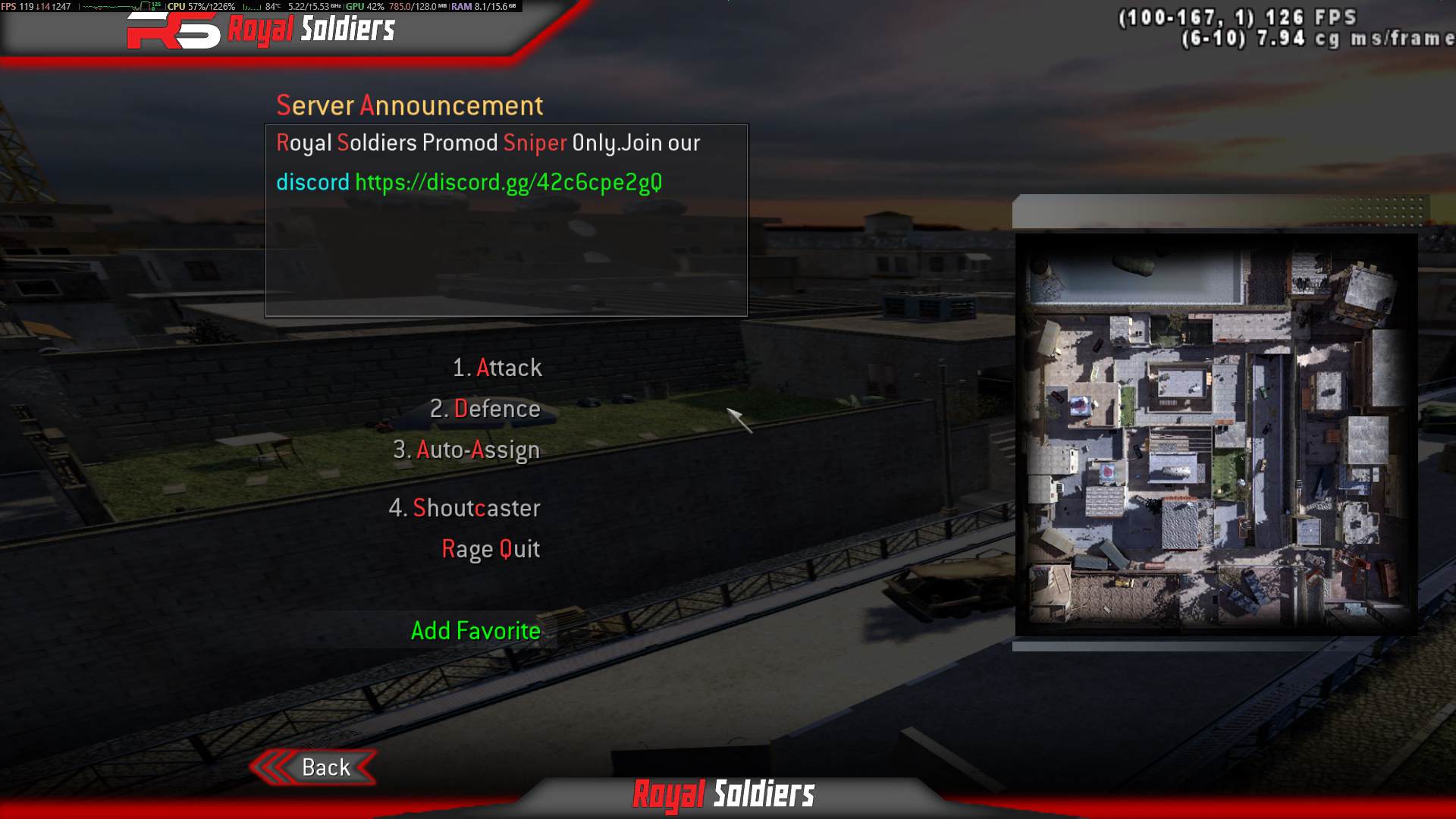Select Defence team option
Viewport: 1456px width, 819px height.
click(x=485, y=409)
